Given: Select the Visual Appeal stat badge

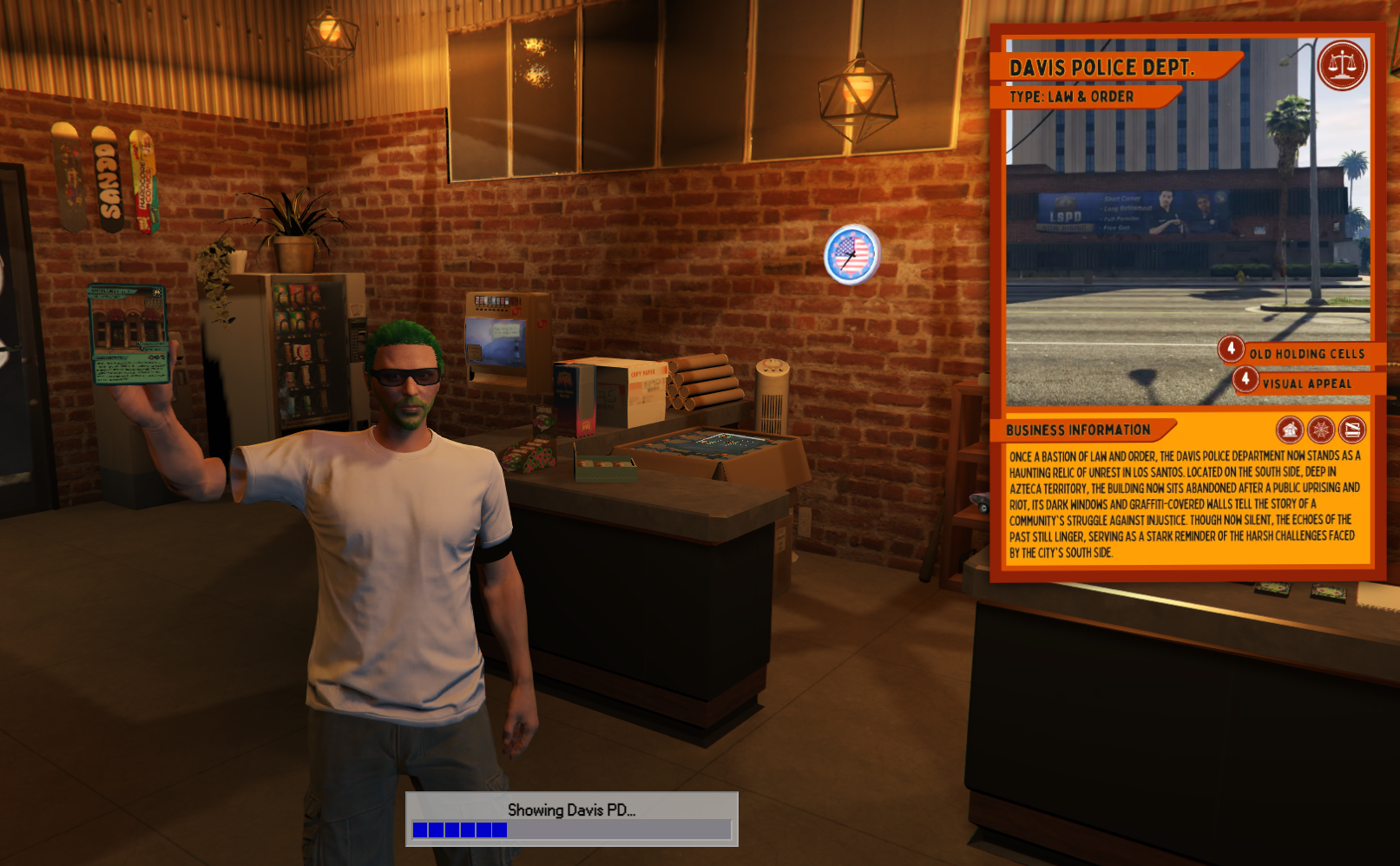Looking at the screenshot, I should point(1246,379).
